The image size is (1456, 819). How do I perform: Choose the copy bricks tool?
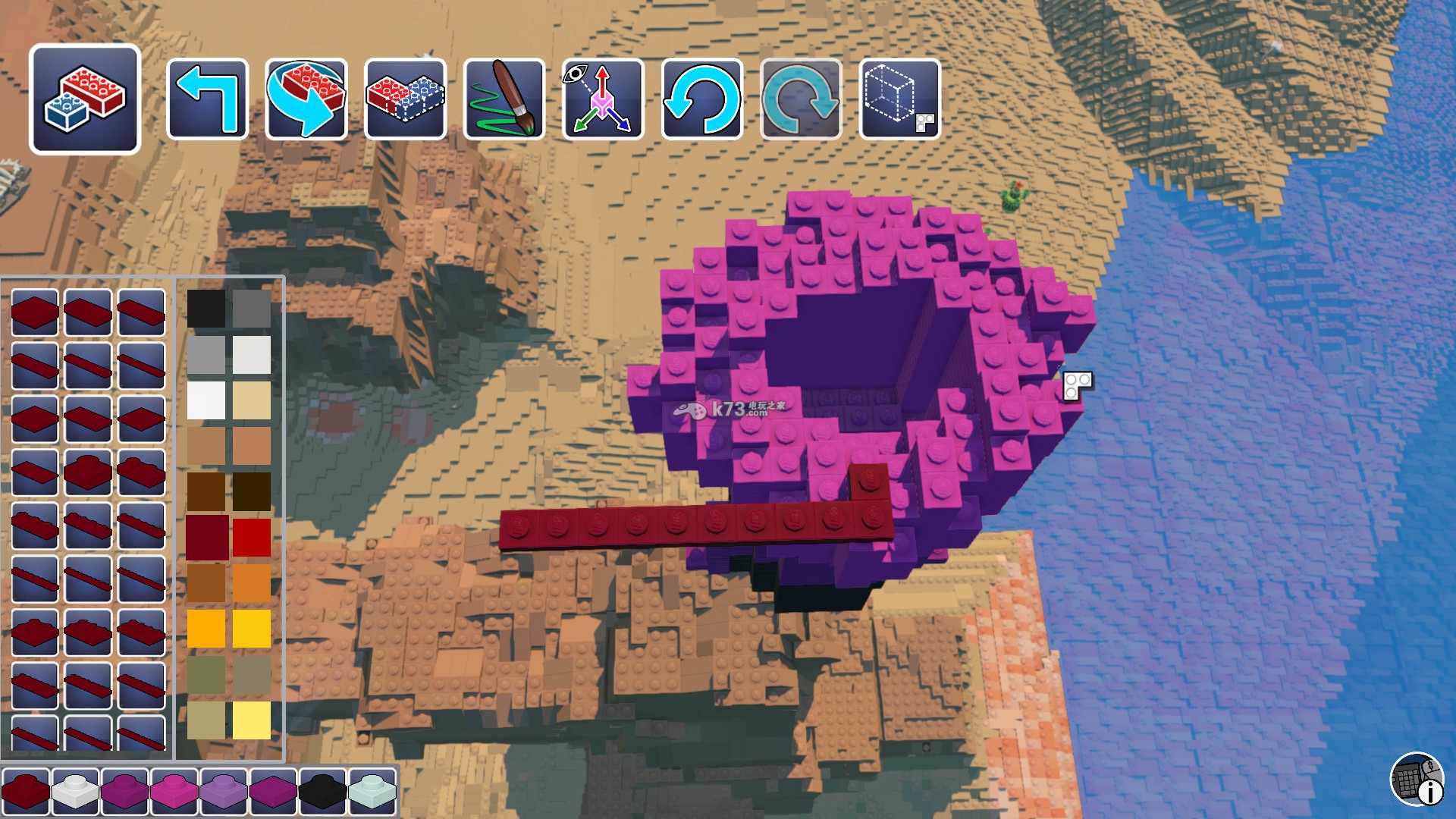[405, 99]
